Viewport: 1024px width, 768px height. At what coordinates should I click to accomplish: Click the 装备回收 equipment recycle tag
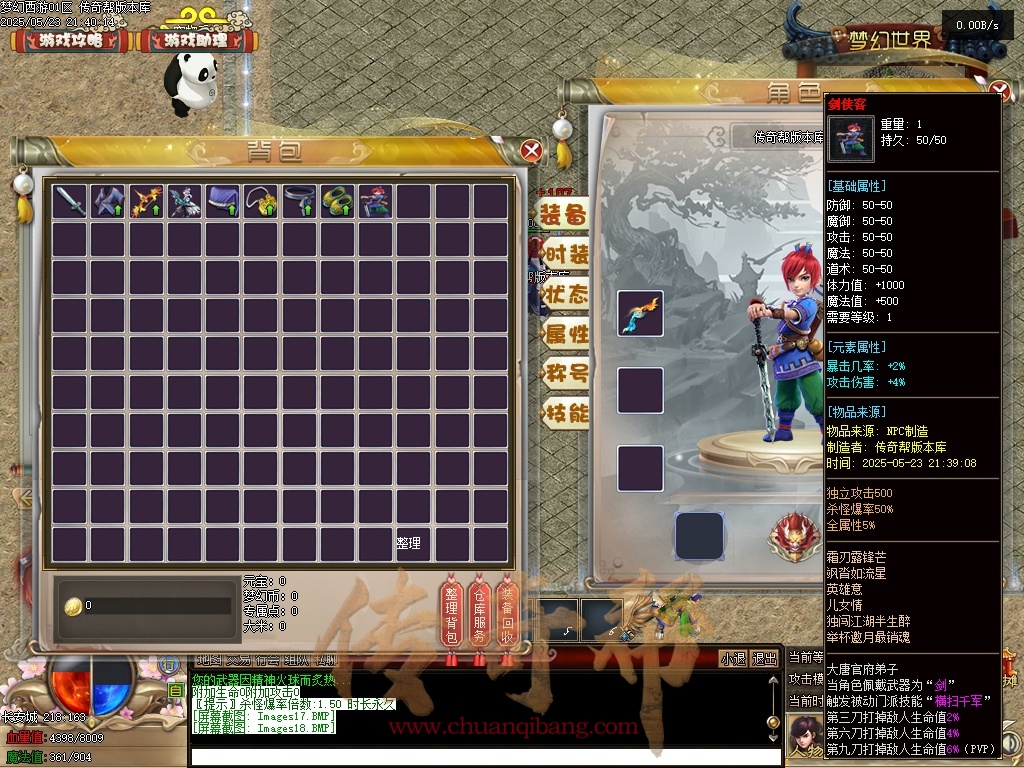pyautogui.click(x=508, y=615)
